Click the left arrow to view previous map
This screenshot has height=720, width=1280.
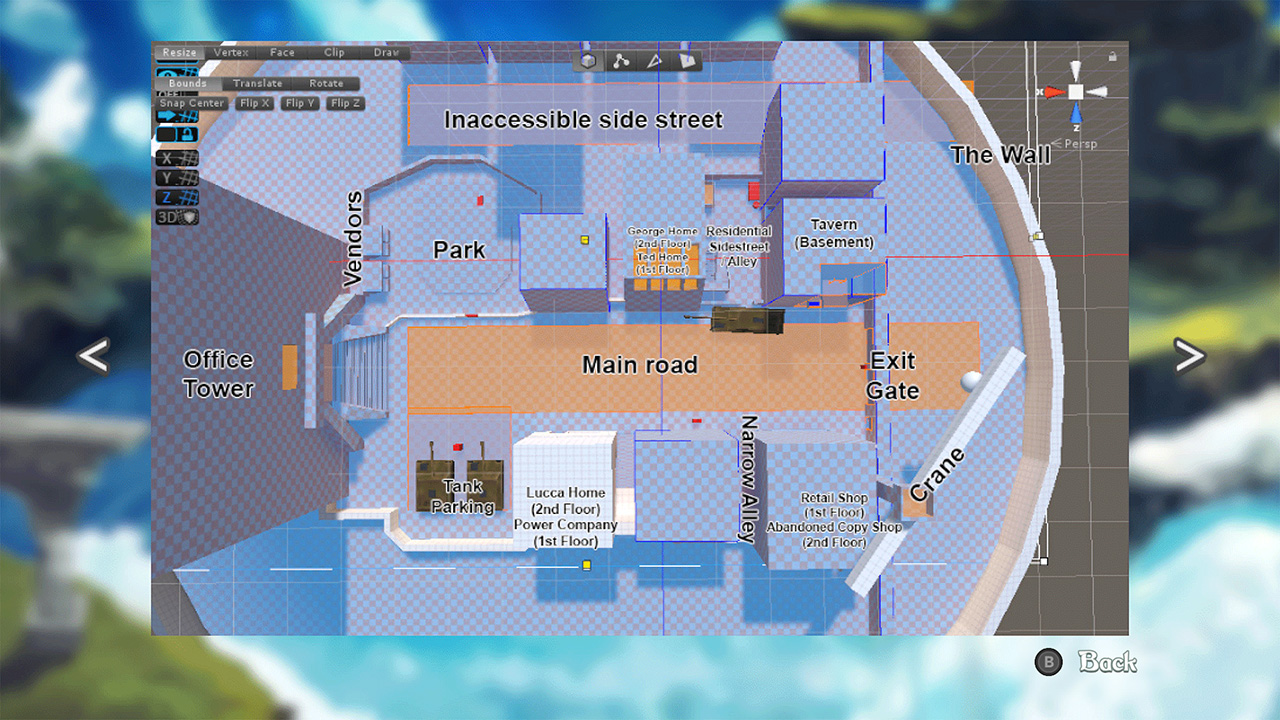[92, 355]
